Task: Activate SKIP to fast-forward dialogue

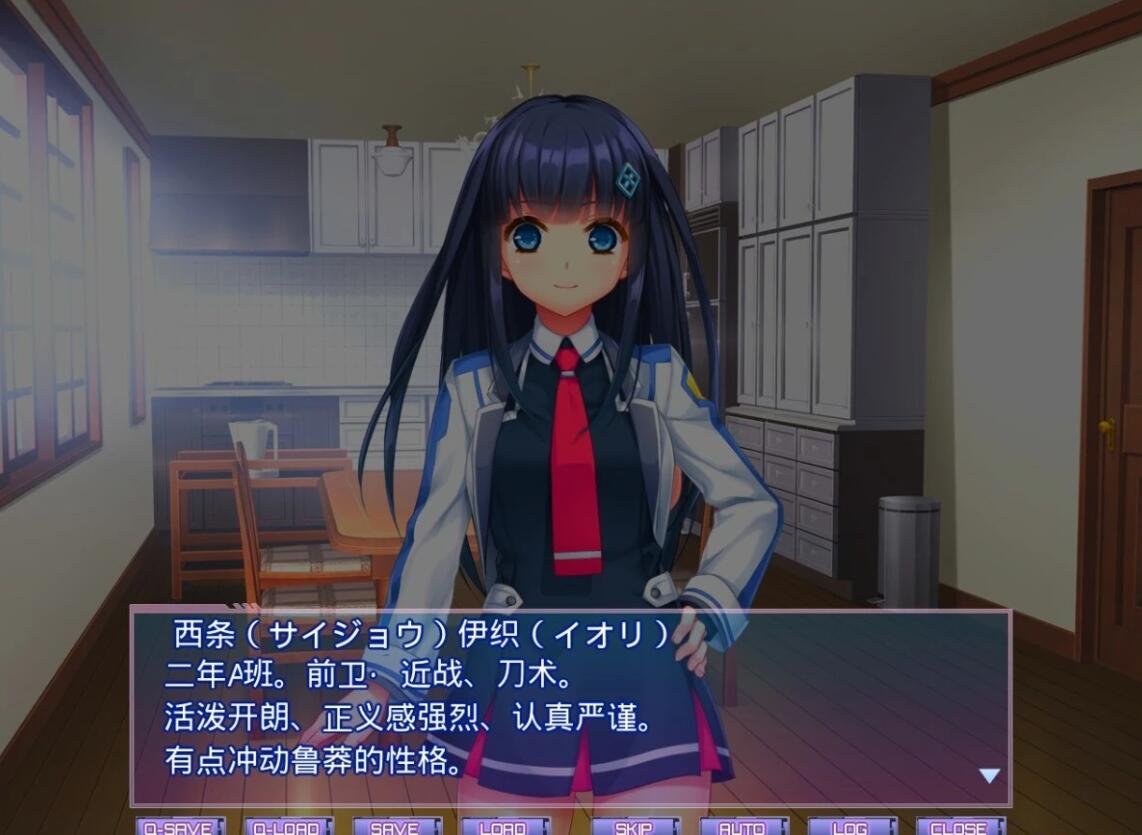Action: 634,826
